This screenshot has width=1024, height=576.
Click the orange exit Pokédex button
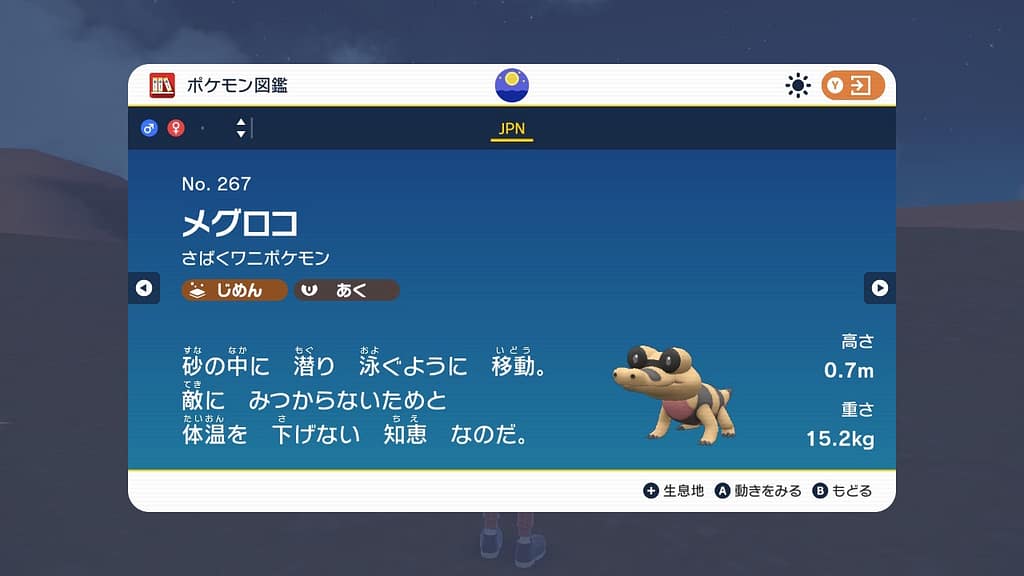pyautogui.click(x=853, y=86)
